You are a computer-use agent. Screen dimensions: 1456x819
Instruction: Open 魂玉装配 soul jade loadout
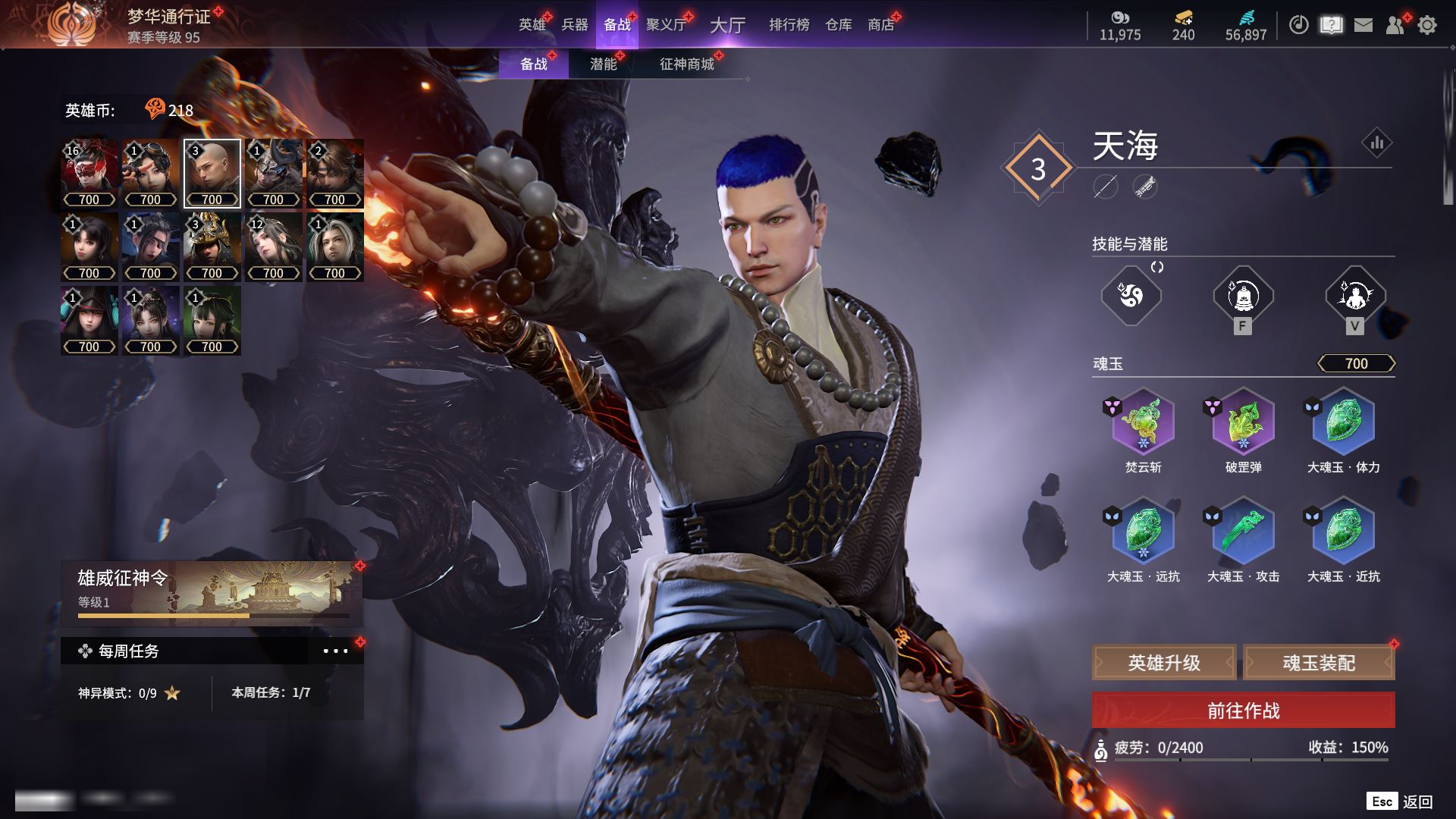tap(1319, 664)
